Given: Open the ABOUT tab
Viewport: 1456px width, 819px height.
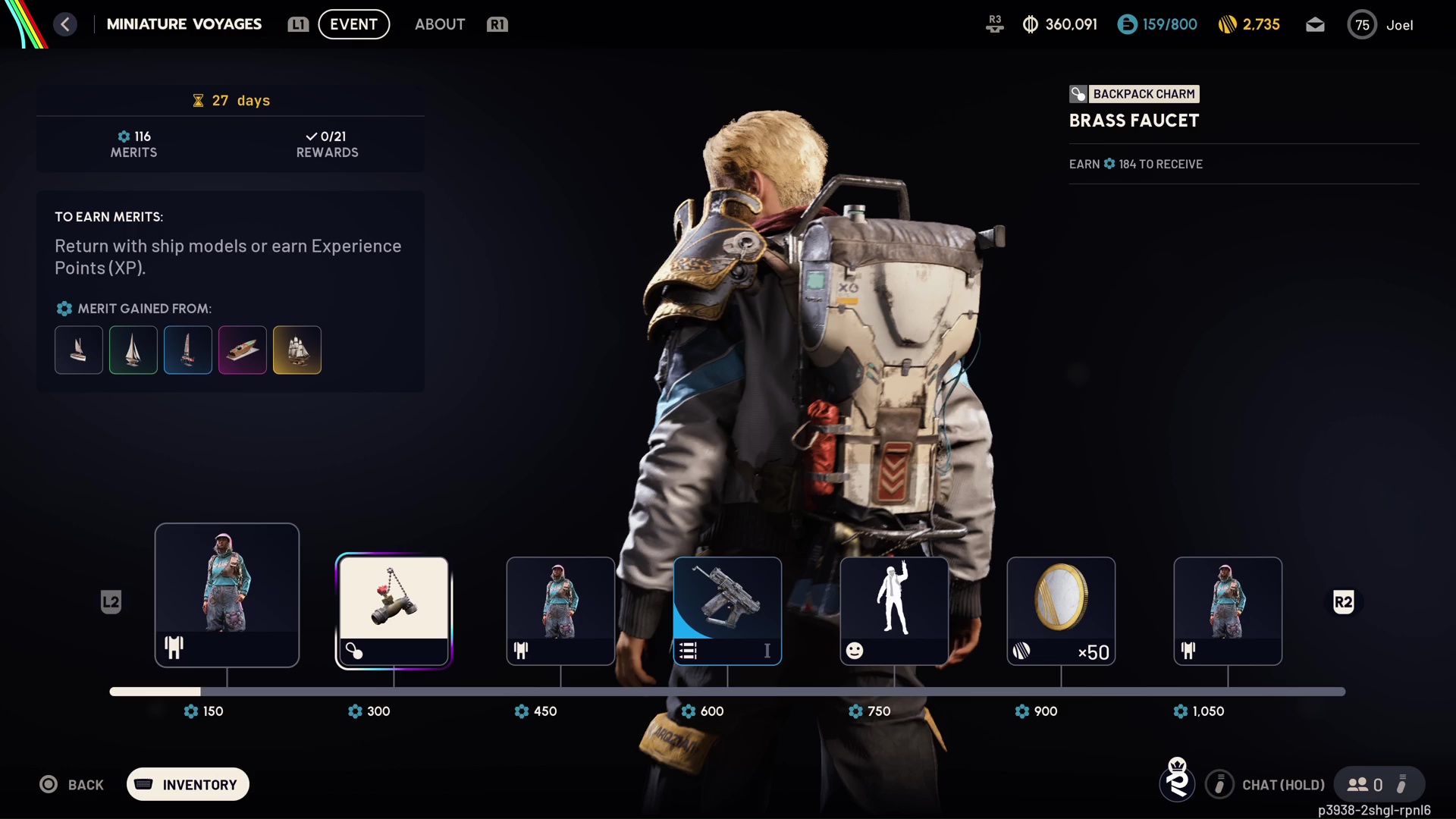Looking at the screenshot, I should [440, 24].
